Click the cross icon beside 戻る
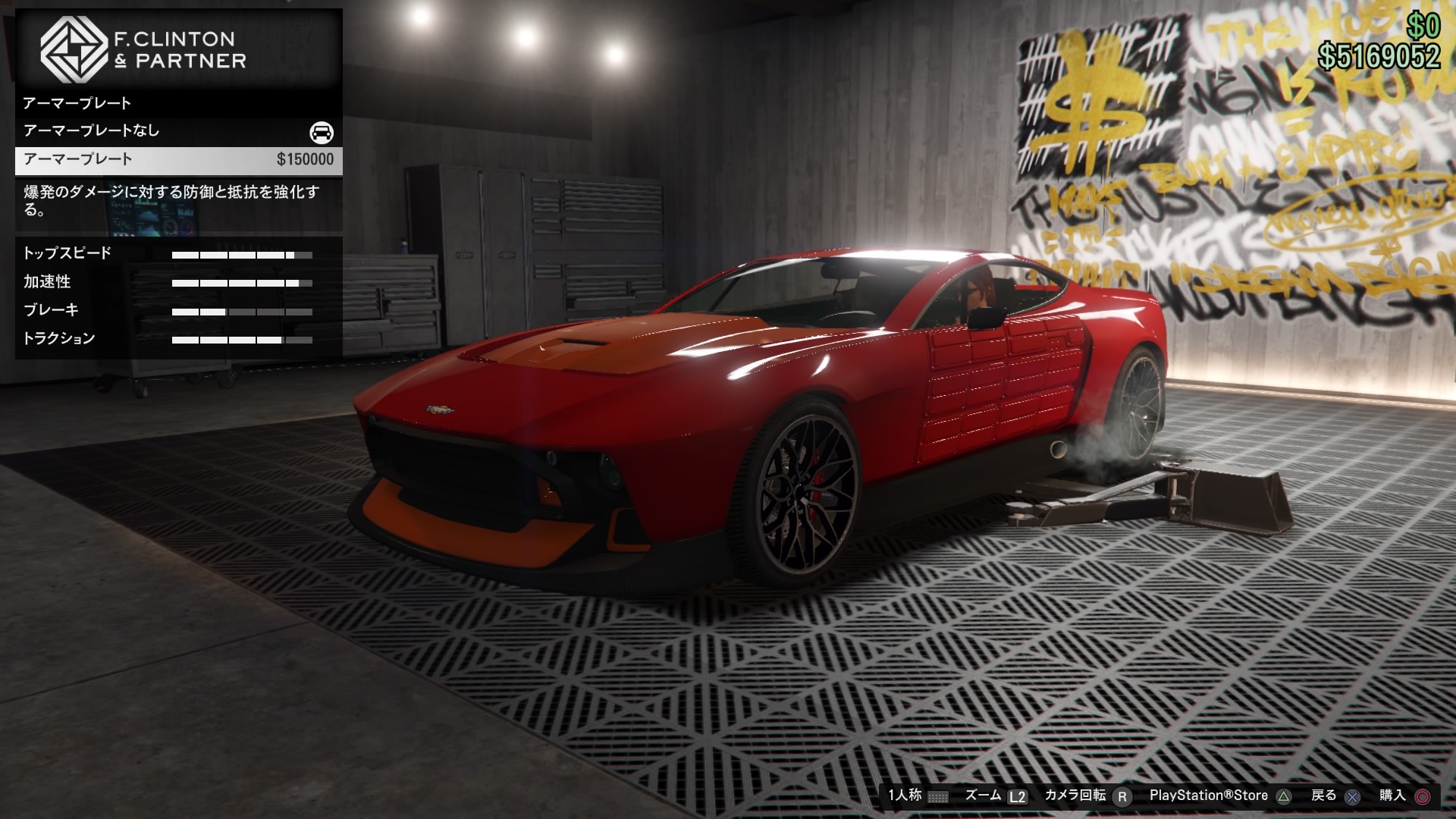Screen dimensions: 1456x819 pyautogui.click(x=1351, y=795)
